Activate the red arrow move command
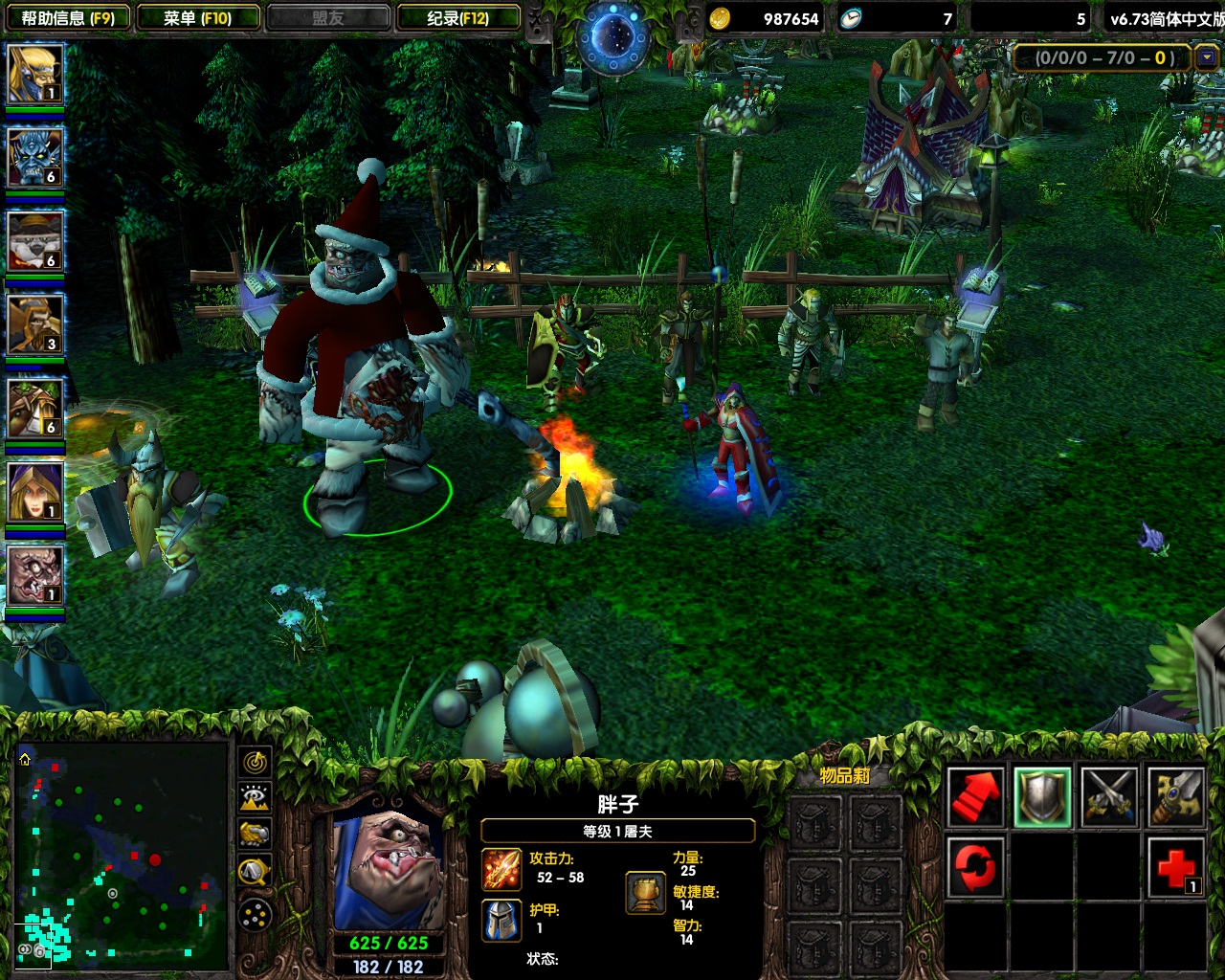 click(975, 797)
